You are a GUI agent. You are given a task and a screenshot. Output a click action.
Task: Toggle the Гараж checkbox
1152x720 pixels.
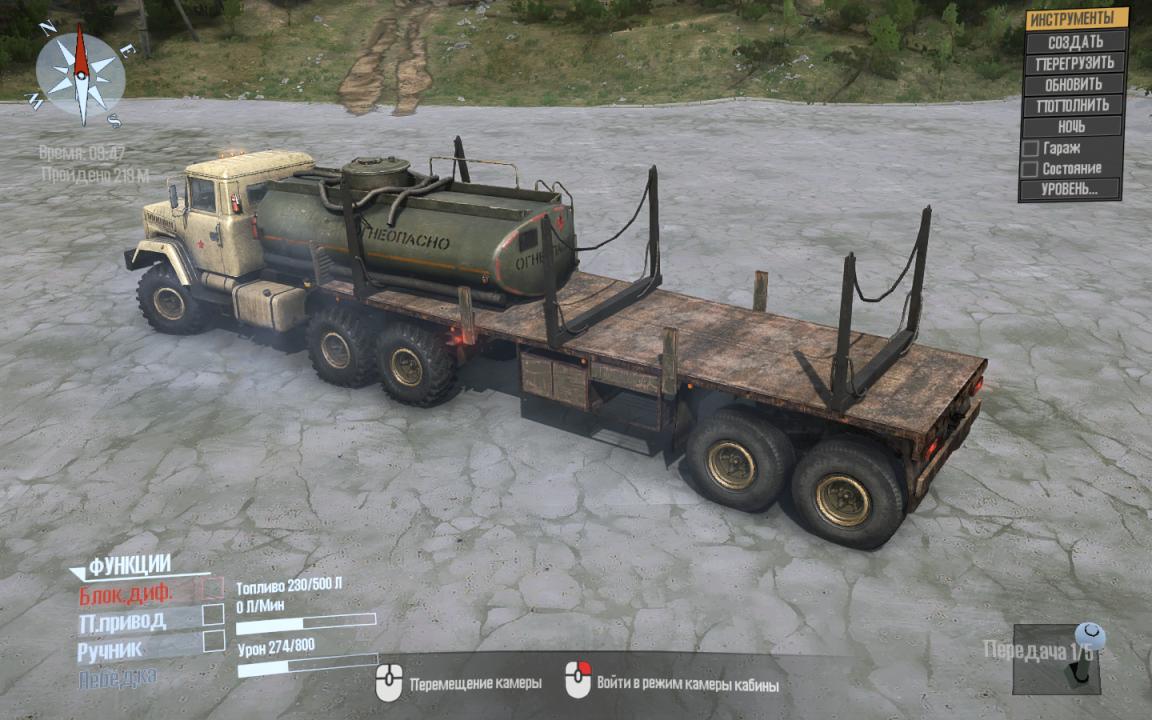point(1029,148)
